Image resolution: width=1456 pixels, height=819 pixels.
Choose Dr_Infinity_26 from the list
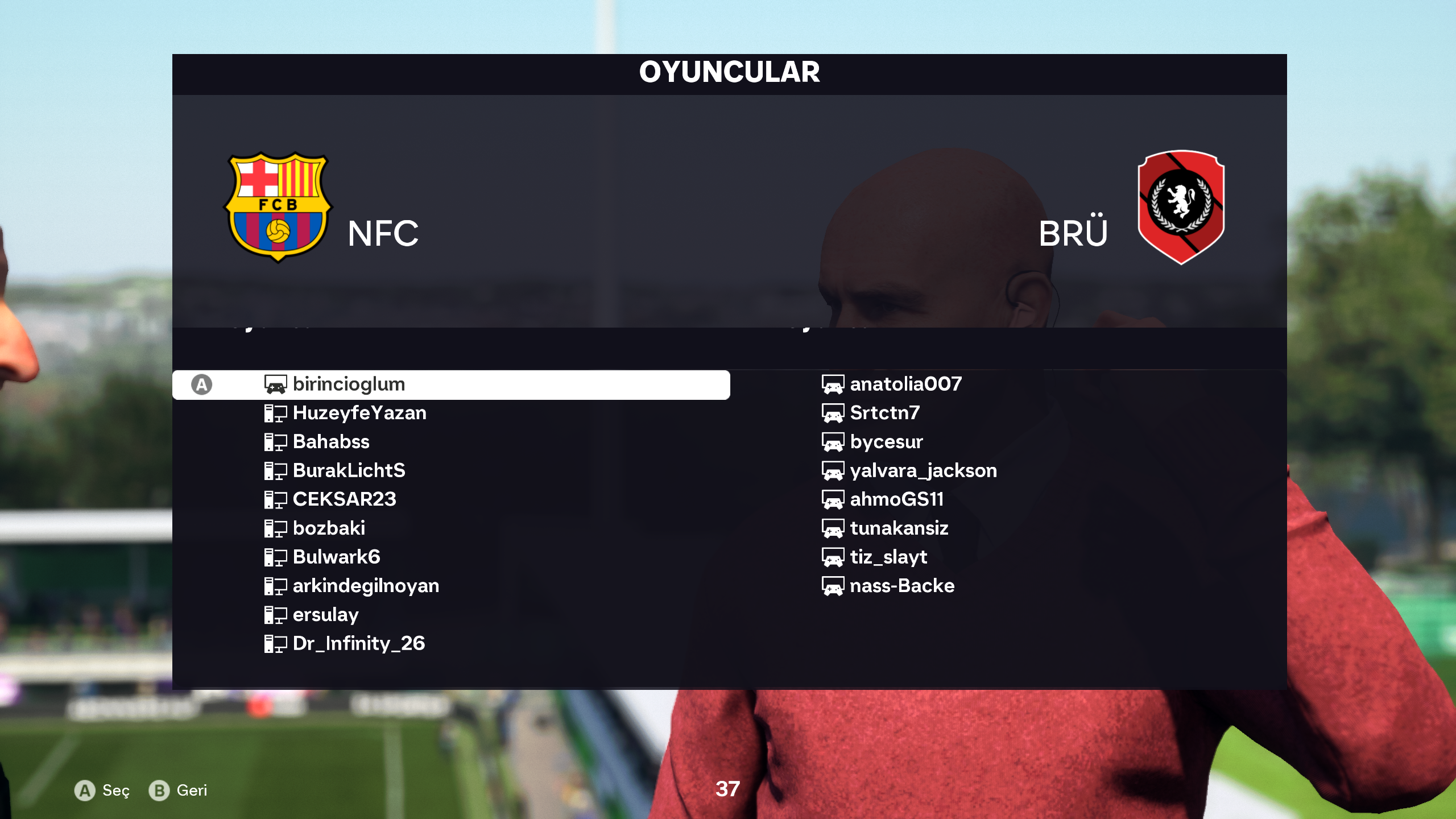point(358,643)
